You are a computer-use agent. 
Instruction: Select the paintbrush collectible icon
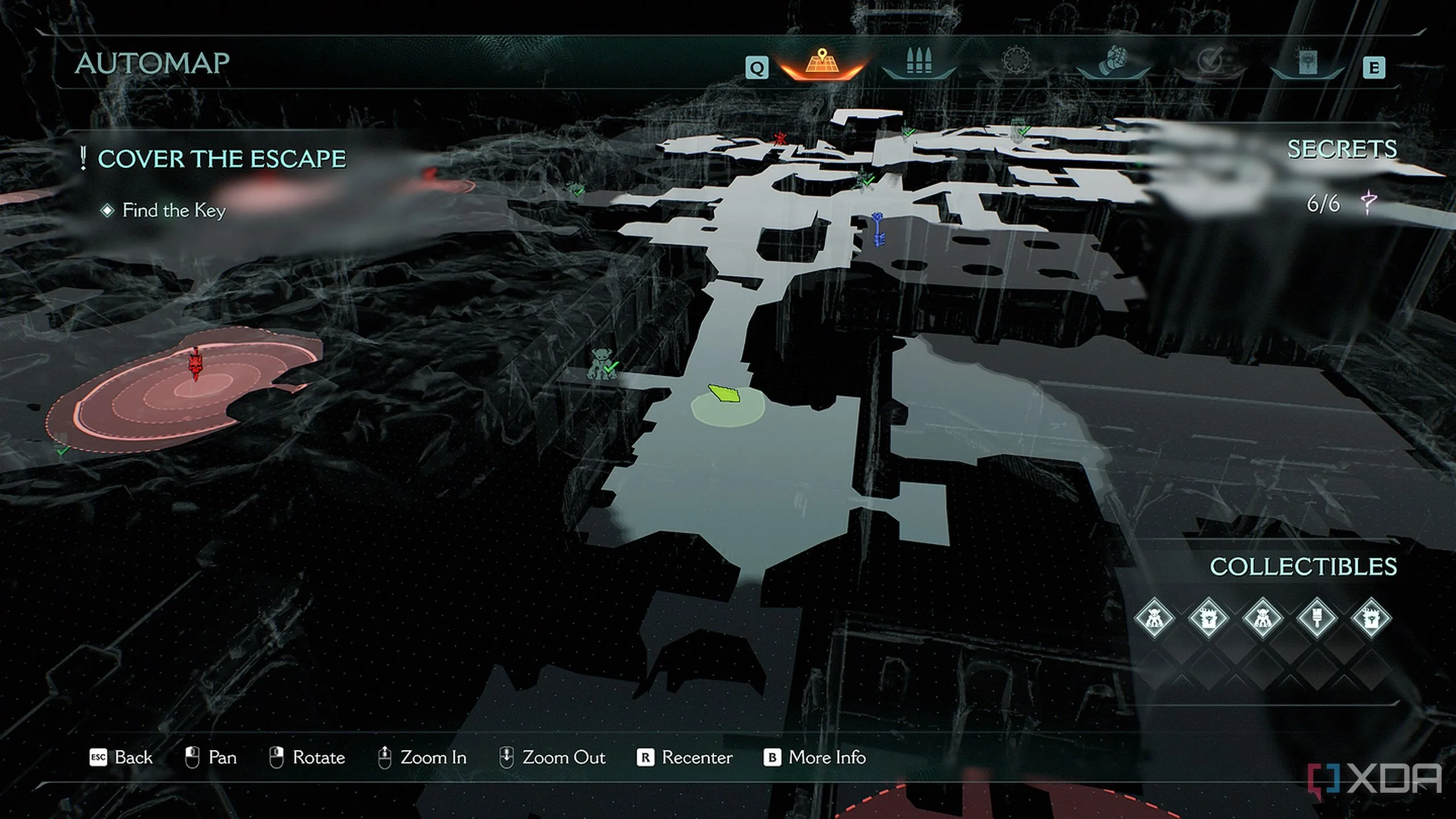(x=1317, y=618)
